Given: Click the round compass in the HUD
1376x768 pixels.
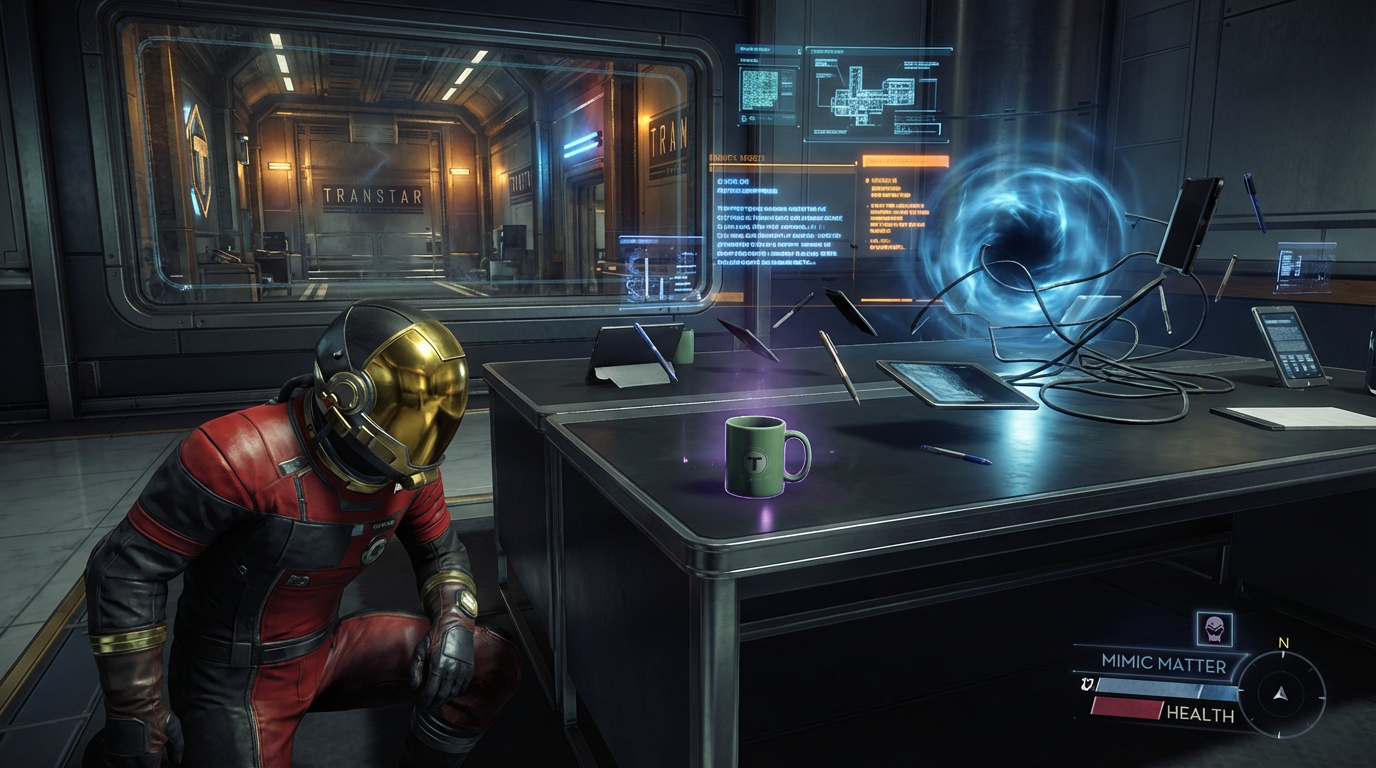Looking at the screenshot, I should tap(1281, 694).
